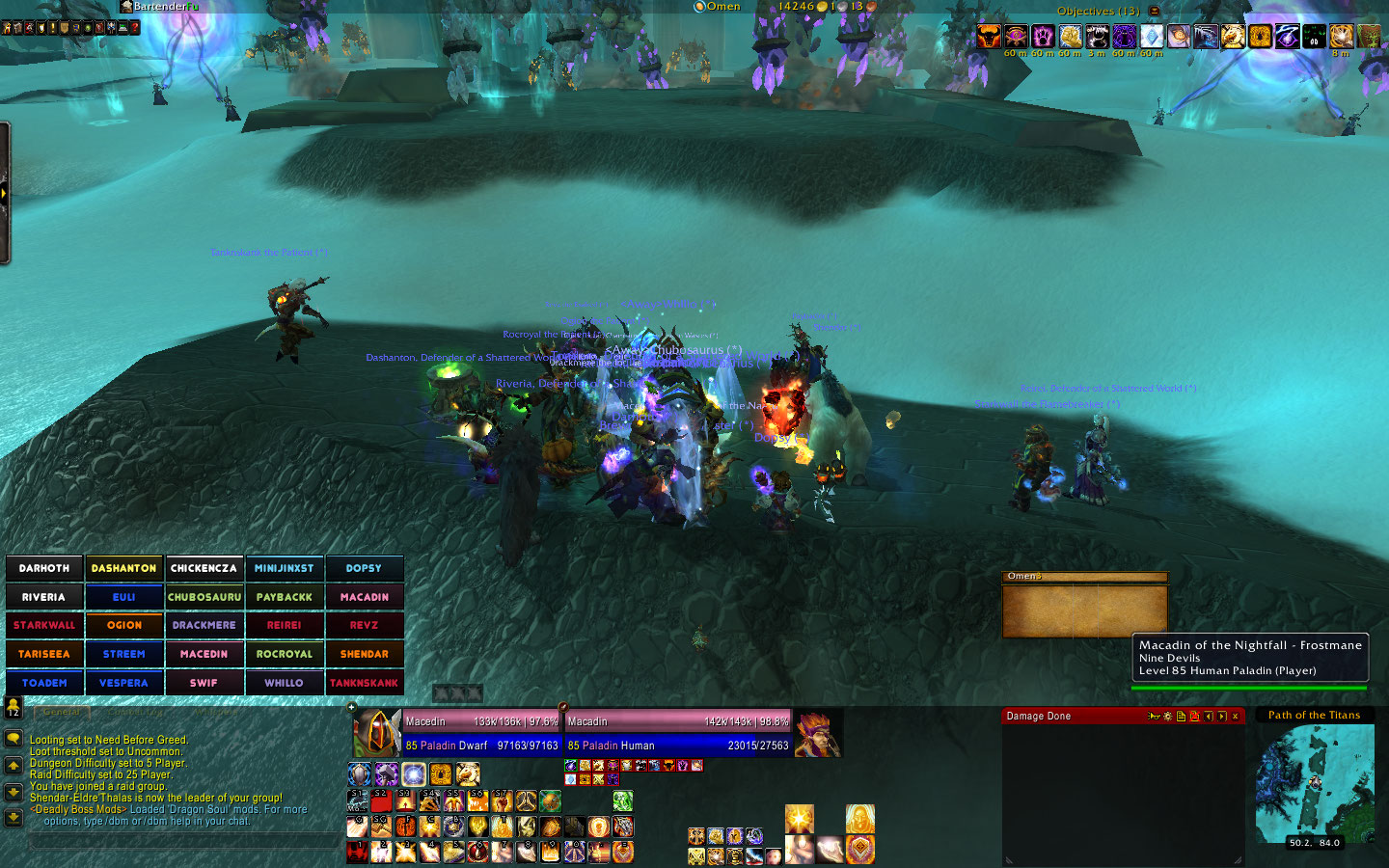Use the green leaf ability icon

click(x=622, y=800)
